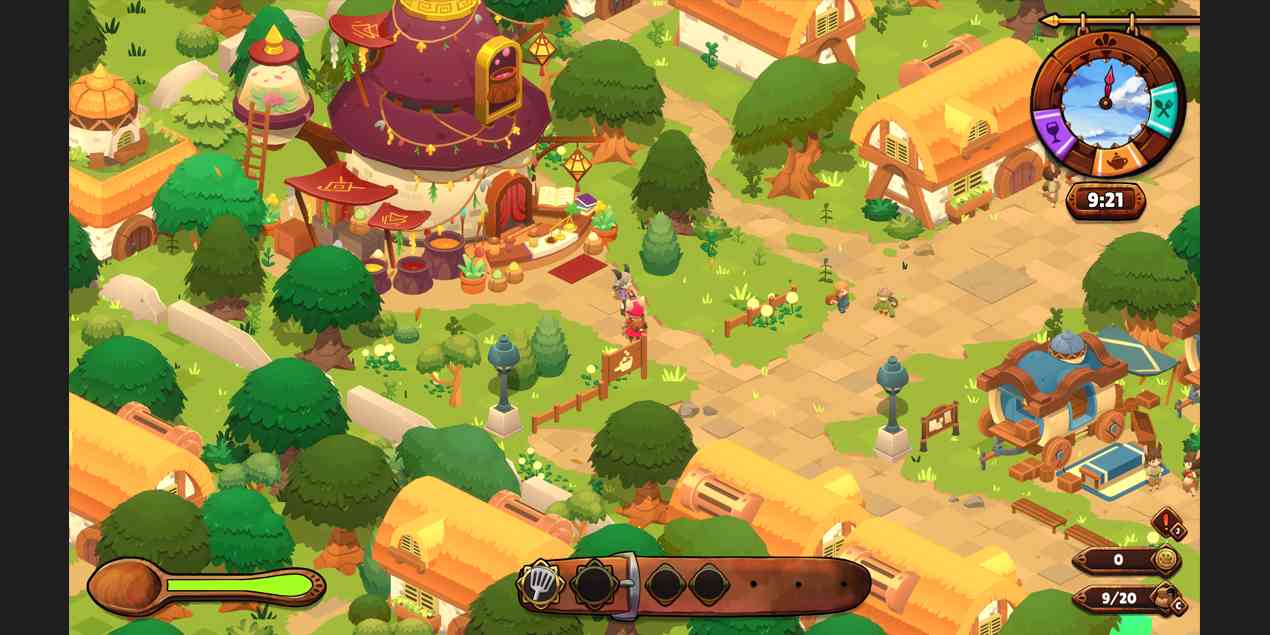Click the gold coin currency icon
Screen dimensions: 1270x635
1165,560
